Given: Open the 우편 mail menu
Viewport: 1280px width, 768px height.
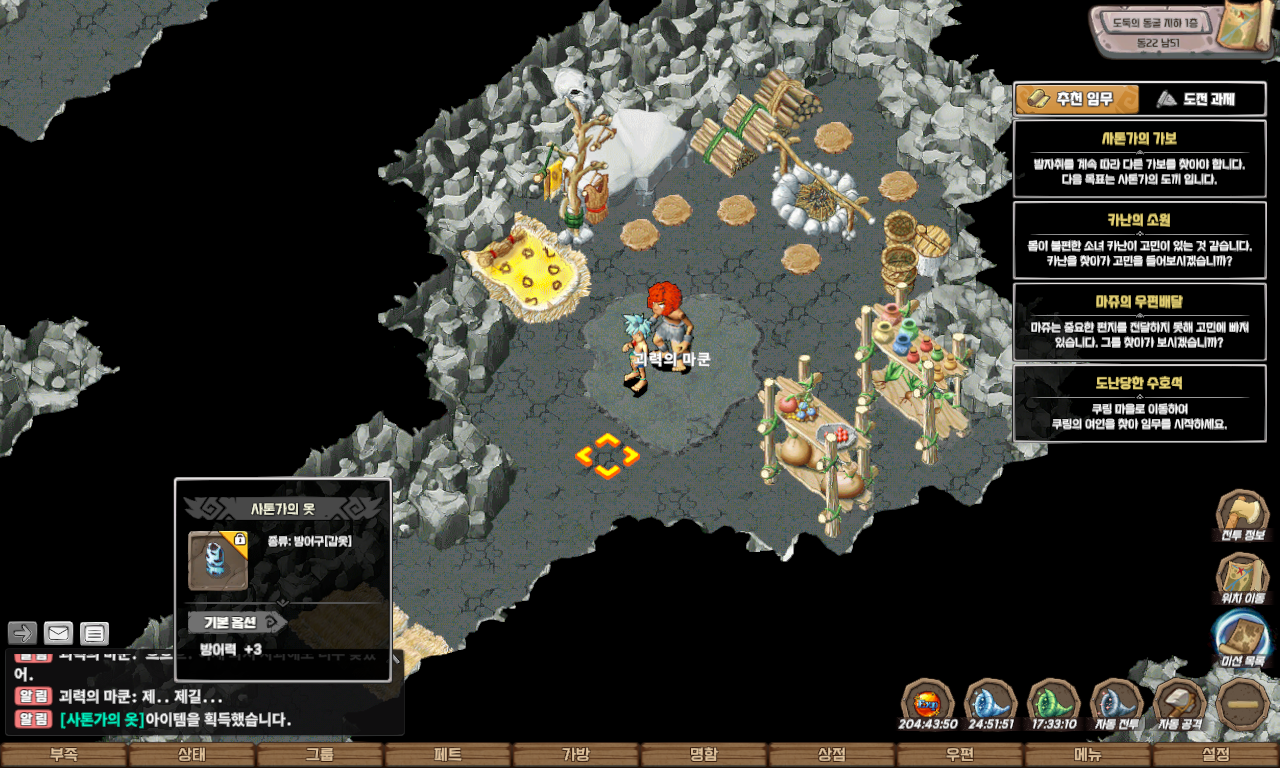Looking at the screenshot, I should coord(960,755).
